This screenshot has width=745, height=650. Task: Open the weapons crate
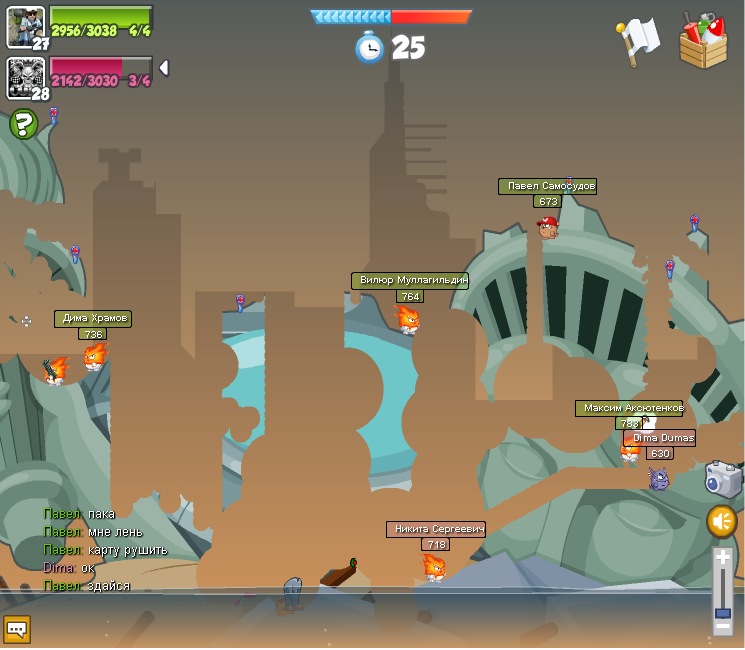pos(703,42)
